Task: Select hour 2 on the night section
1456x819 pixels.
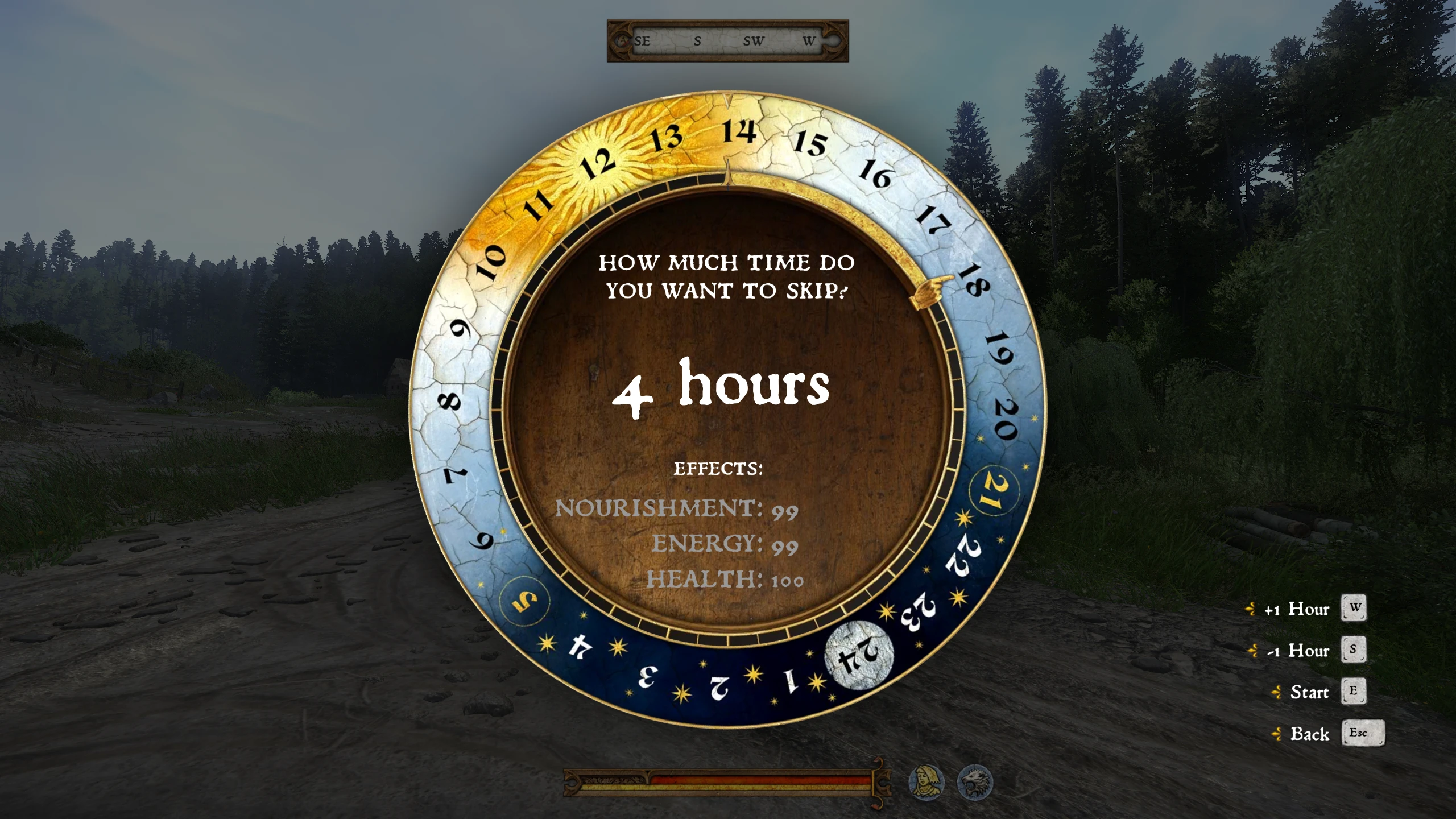Action: coord(719,687)
